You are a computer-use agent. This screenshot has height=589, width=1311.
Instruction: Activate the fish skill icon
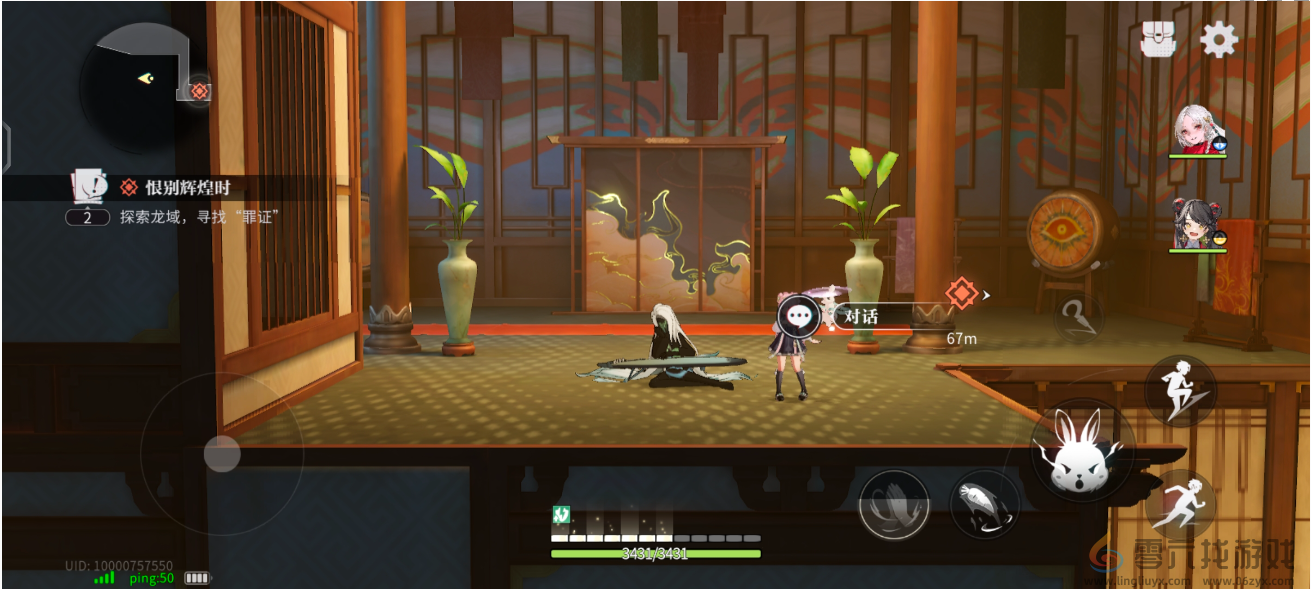point(984,505)
